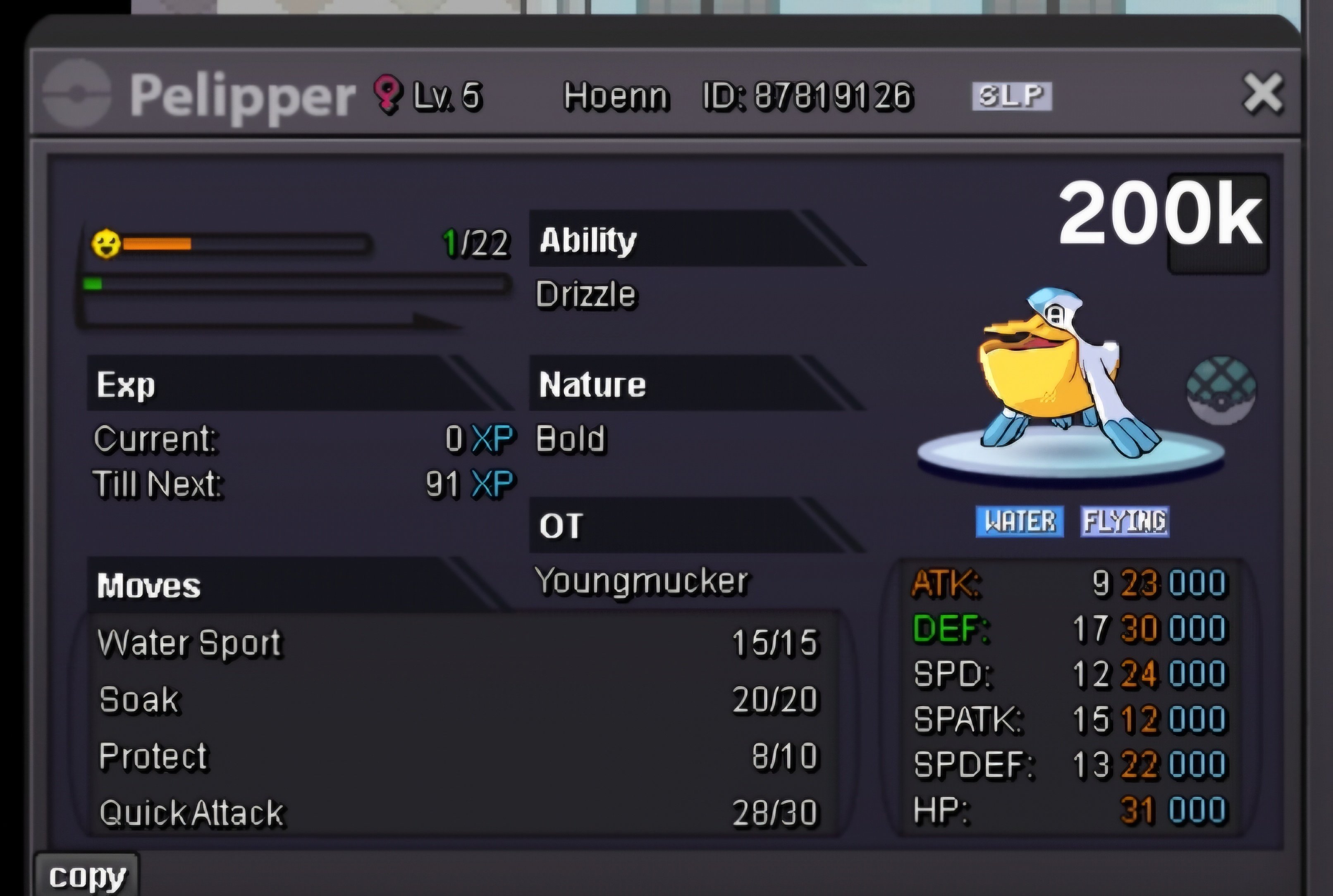The image size is (1333, 896).
Task: Click the WATER type badge
Action: (x=1020, y=521)
